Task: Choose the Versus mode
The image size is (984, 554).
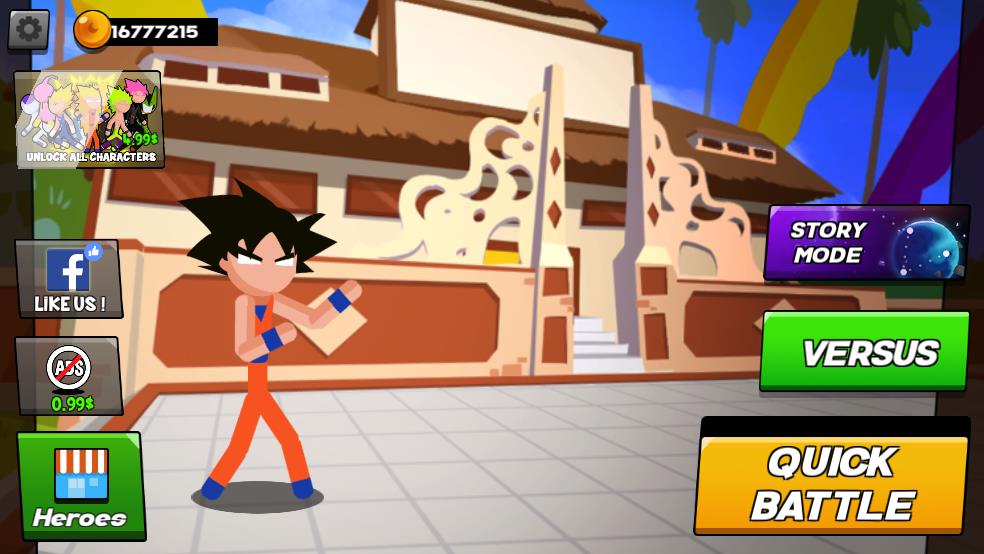Action: pyautogui.click(x=865, y=352)
